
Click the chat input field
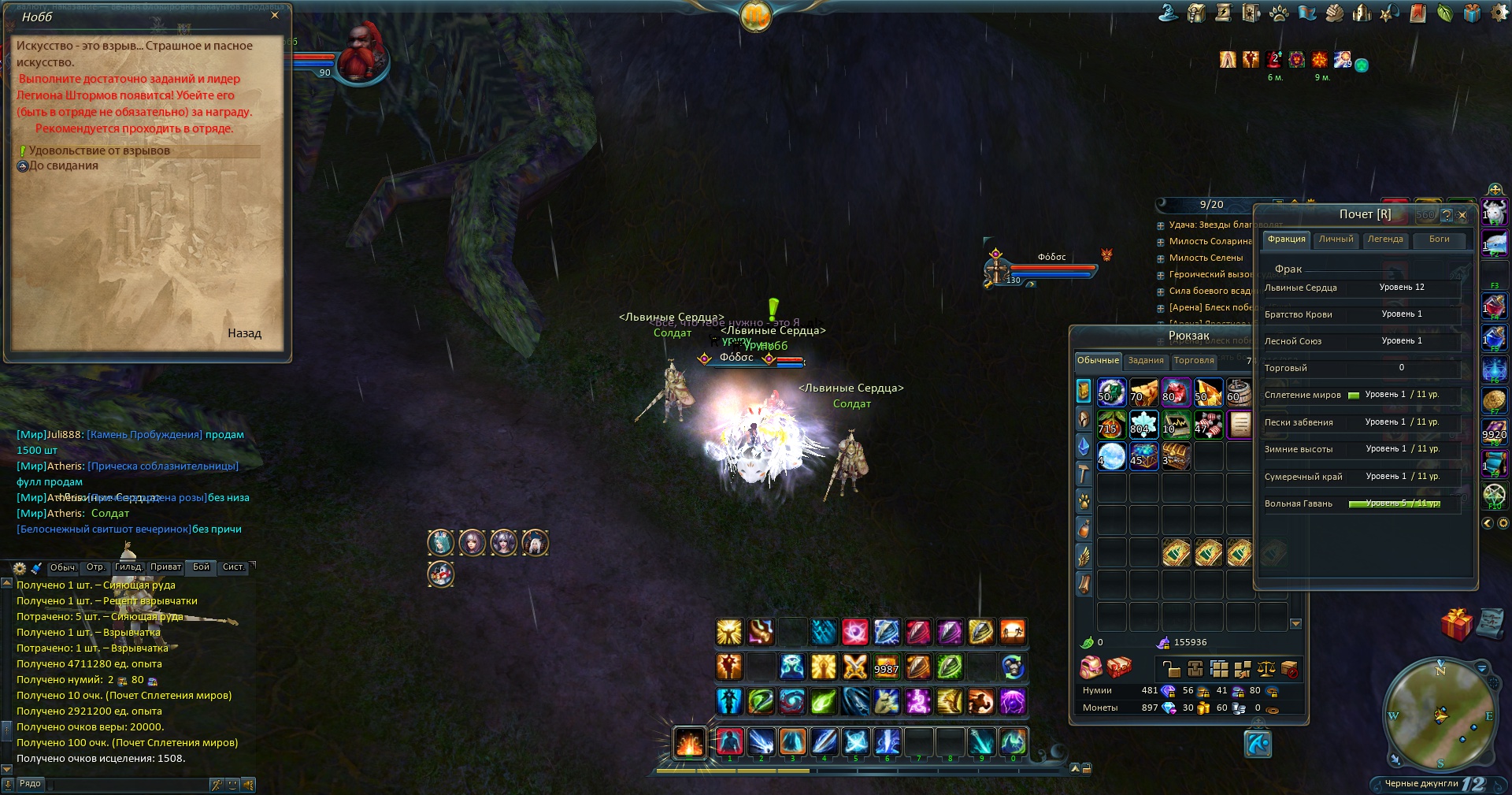click(126, 785)
